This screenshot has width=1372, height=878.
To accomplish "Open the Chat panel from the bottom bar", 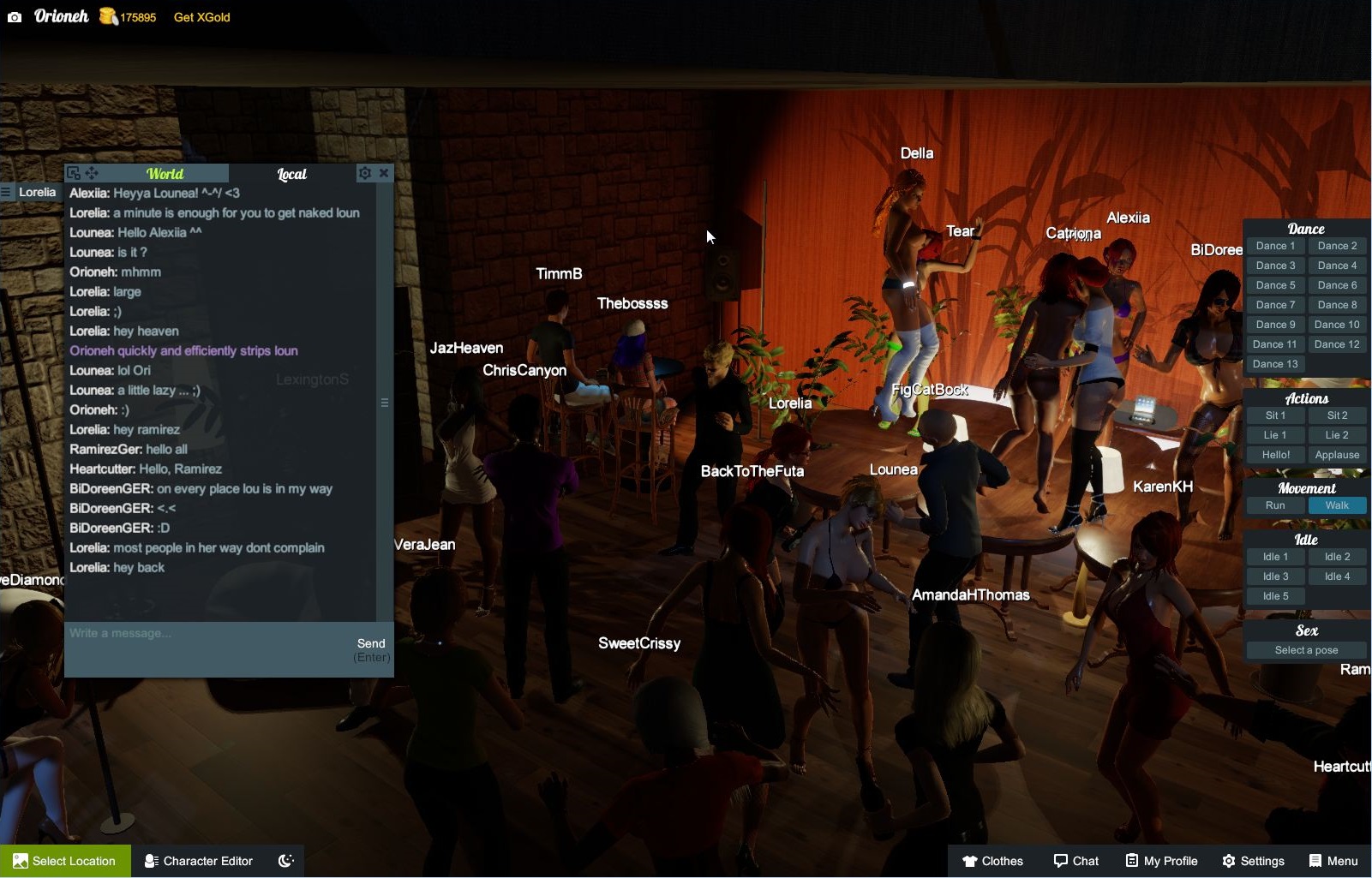I will (x=1076, y=860).
